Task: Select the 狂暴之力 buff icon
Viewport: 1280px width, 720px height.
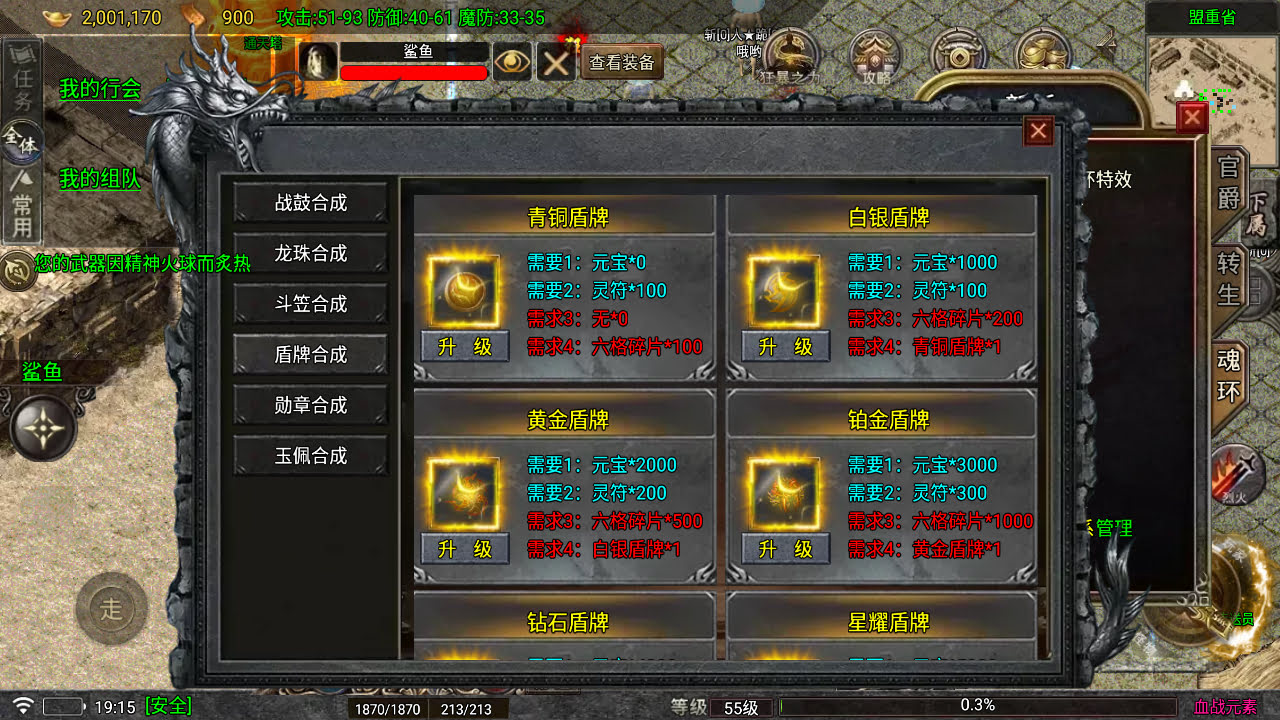Action: 790,50
